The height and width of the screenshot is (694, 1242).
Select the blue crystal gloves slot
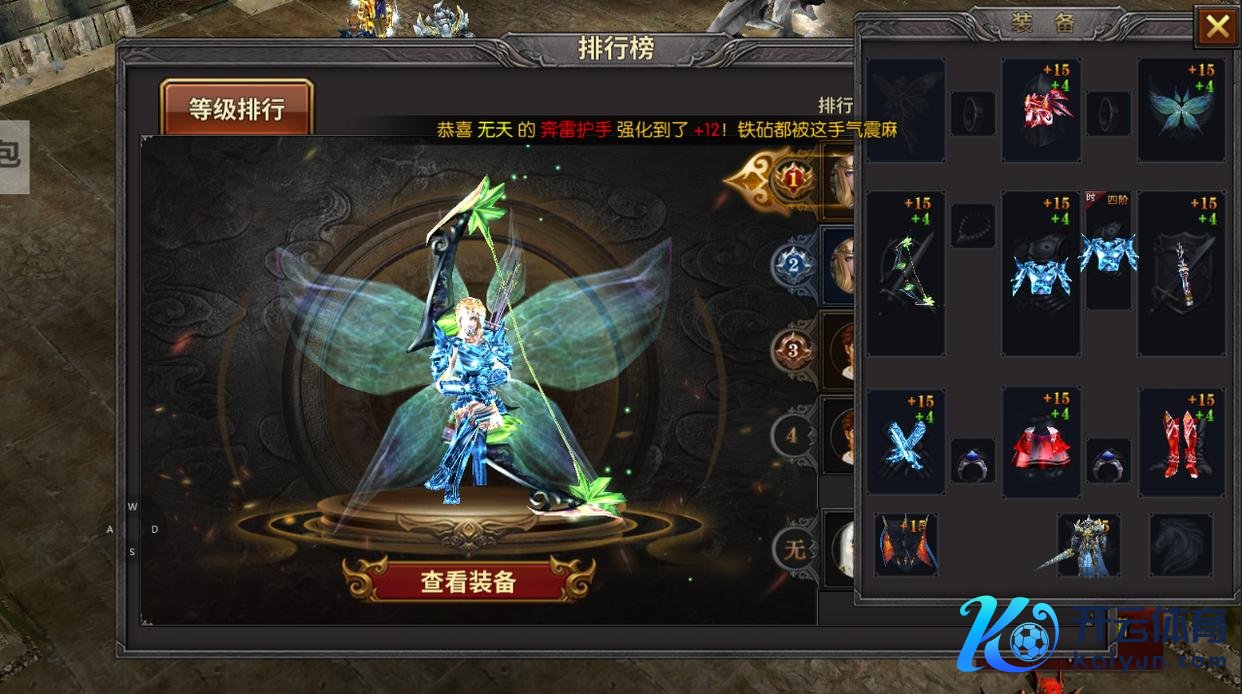coord(906,442)
